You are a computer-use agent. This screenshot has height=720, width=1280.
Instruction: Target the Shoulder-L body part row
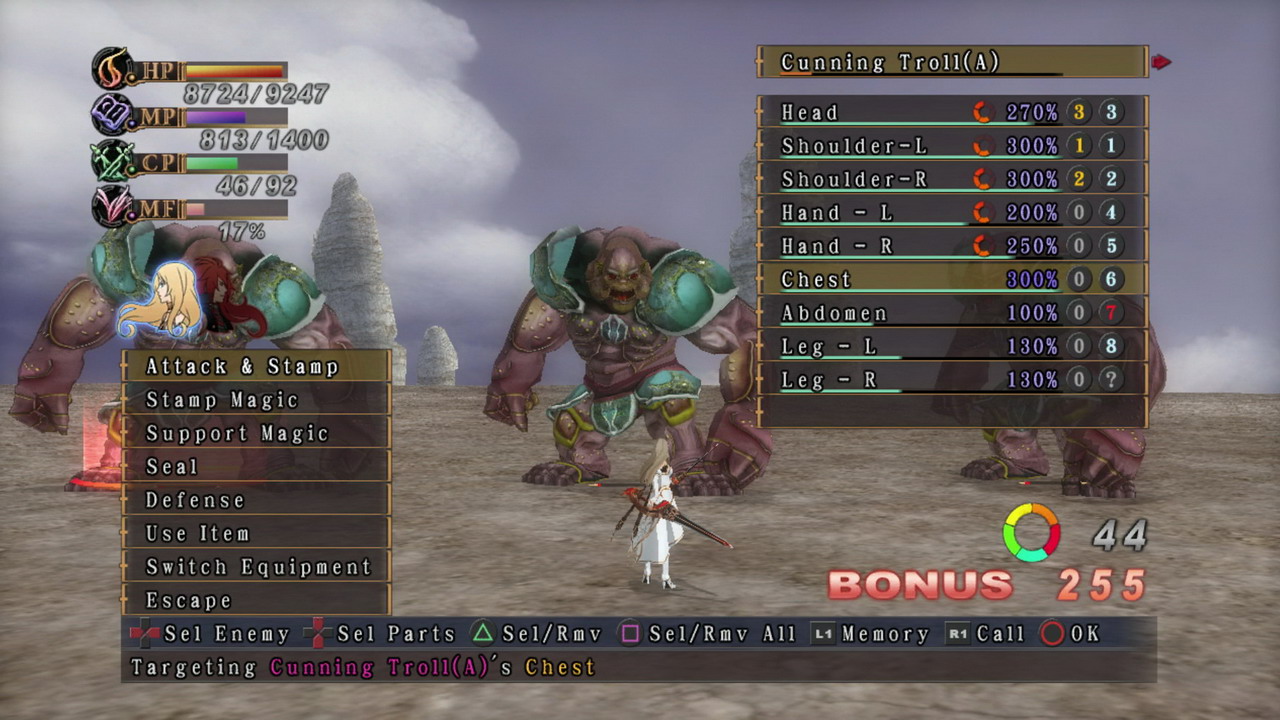951,146
